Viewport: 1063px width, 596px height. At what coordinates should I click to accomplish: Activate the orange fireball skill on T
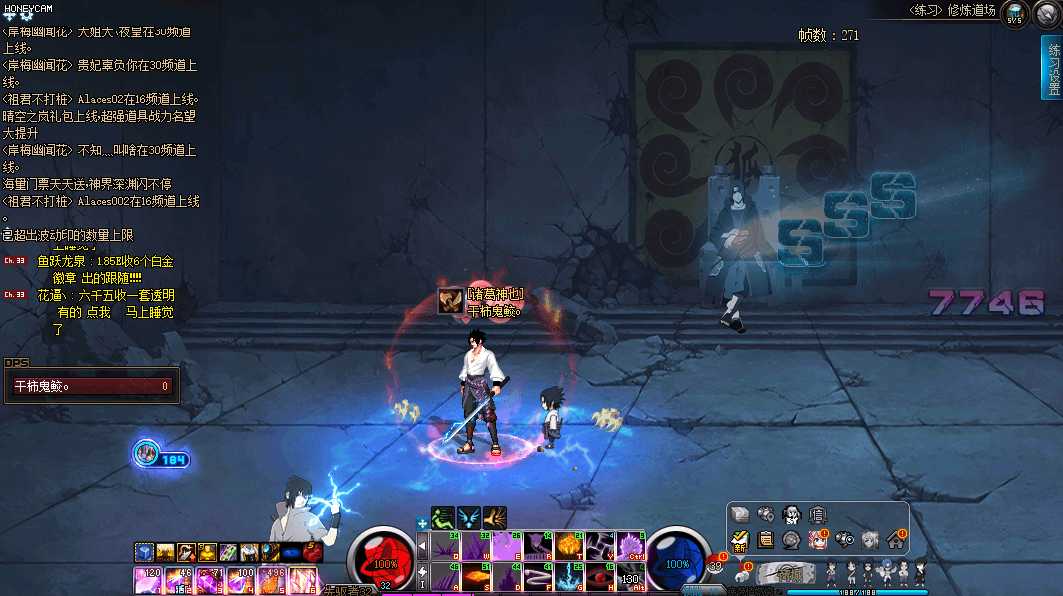pyautogui.click(x=570, y=545)
